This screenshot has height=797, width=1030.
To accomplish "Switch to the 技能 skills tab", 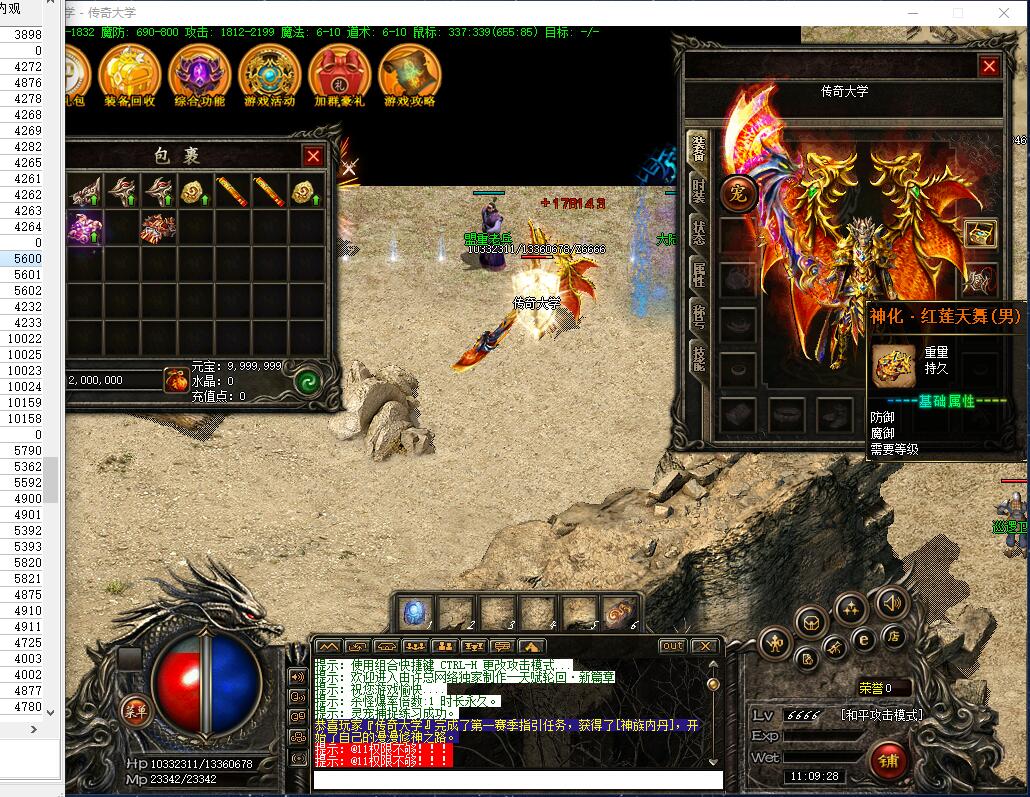I will point(698,356).
